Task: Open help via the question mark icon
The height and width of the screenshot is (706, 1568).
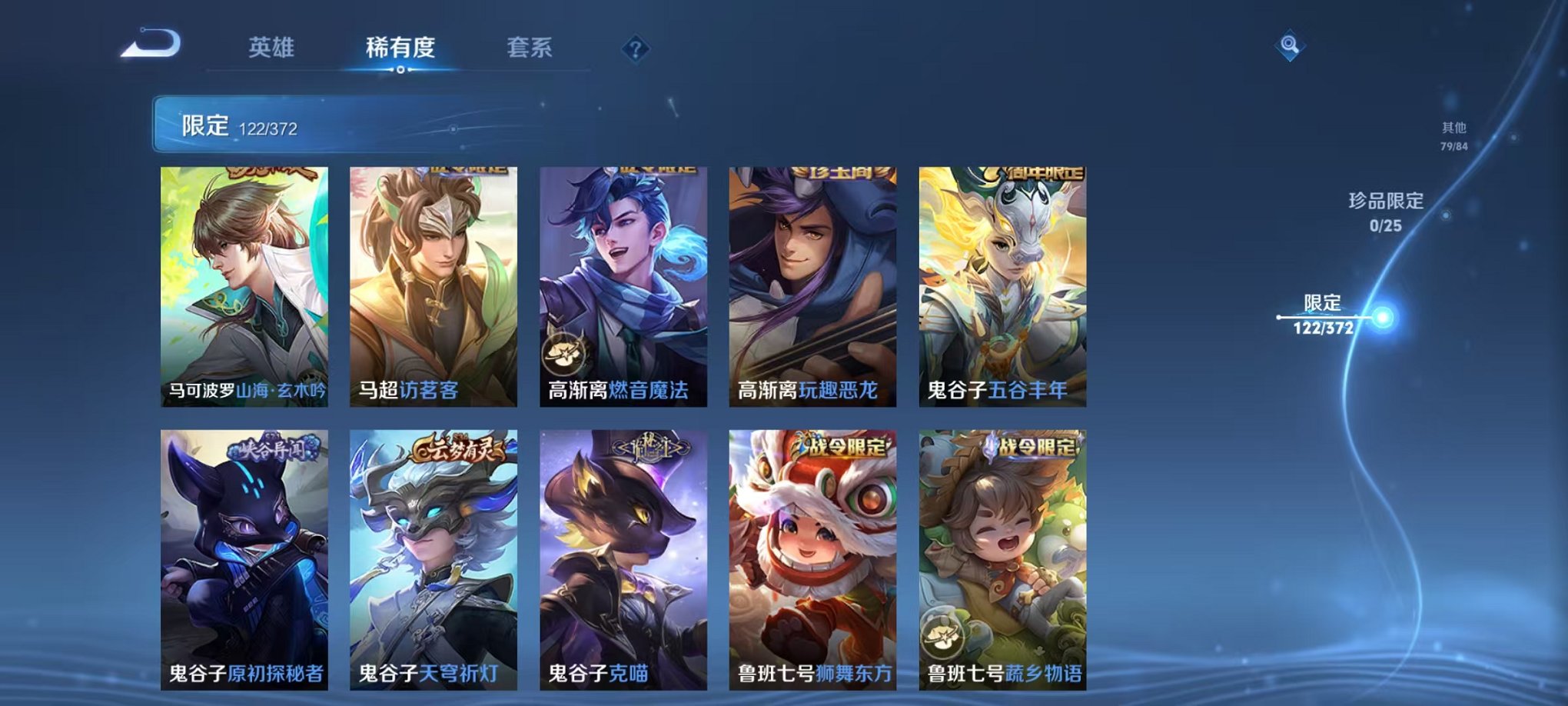Action: click(x=635, y=48)
